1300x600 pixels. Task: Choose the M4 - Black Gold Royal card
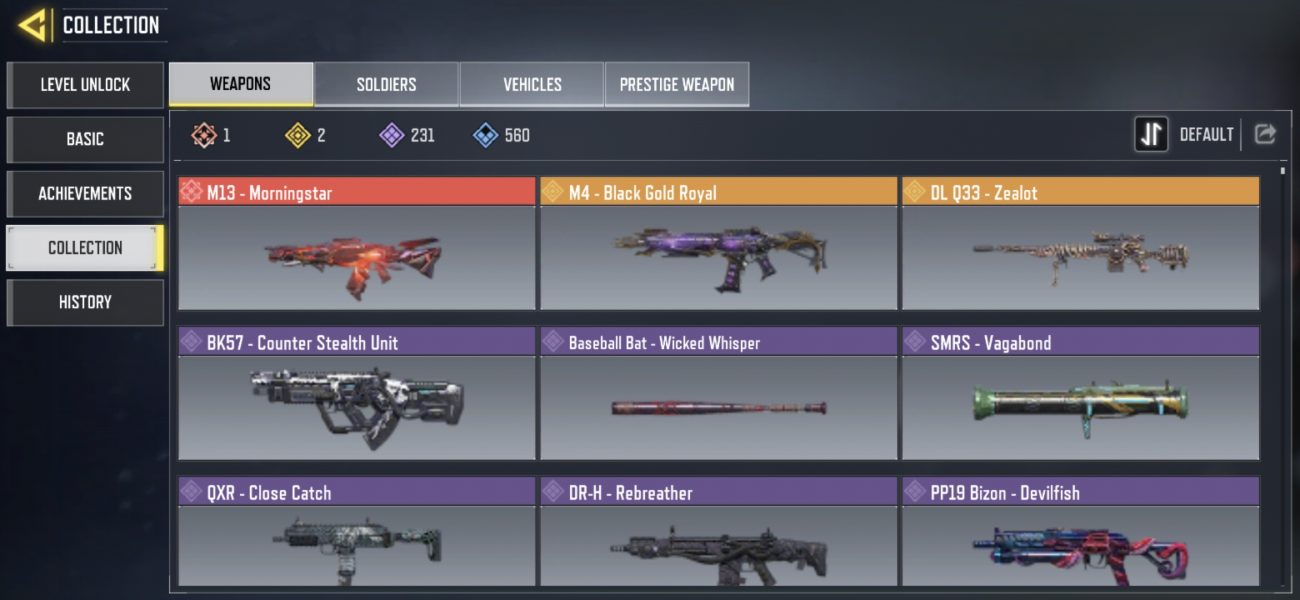point(718,245)
